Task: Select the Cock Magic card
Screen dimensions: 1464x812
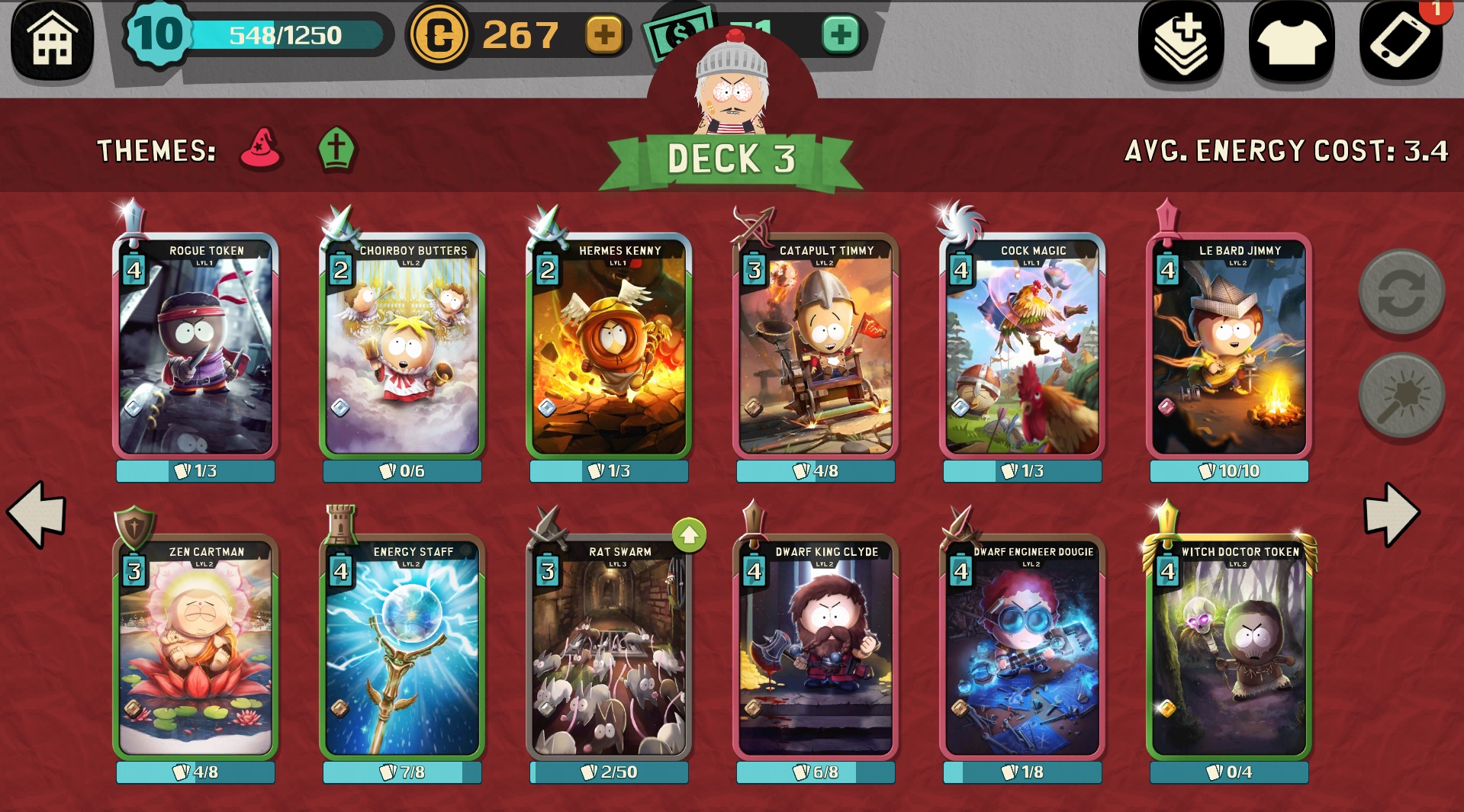Action: click(1022, 347)
